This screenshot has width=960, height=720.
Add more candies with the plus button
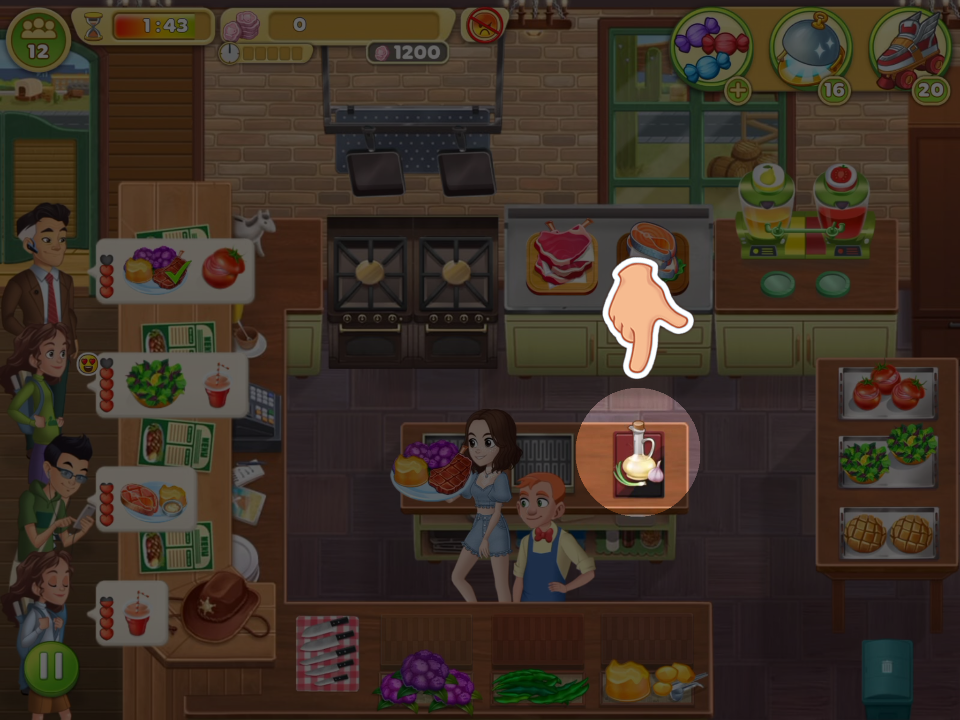(737, 91)
